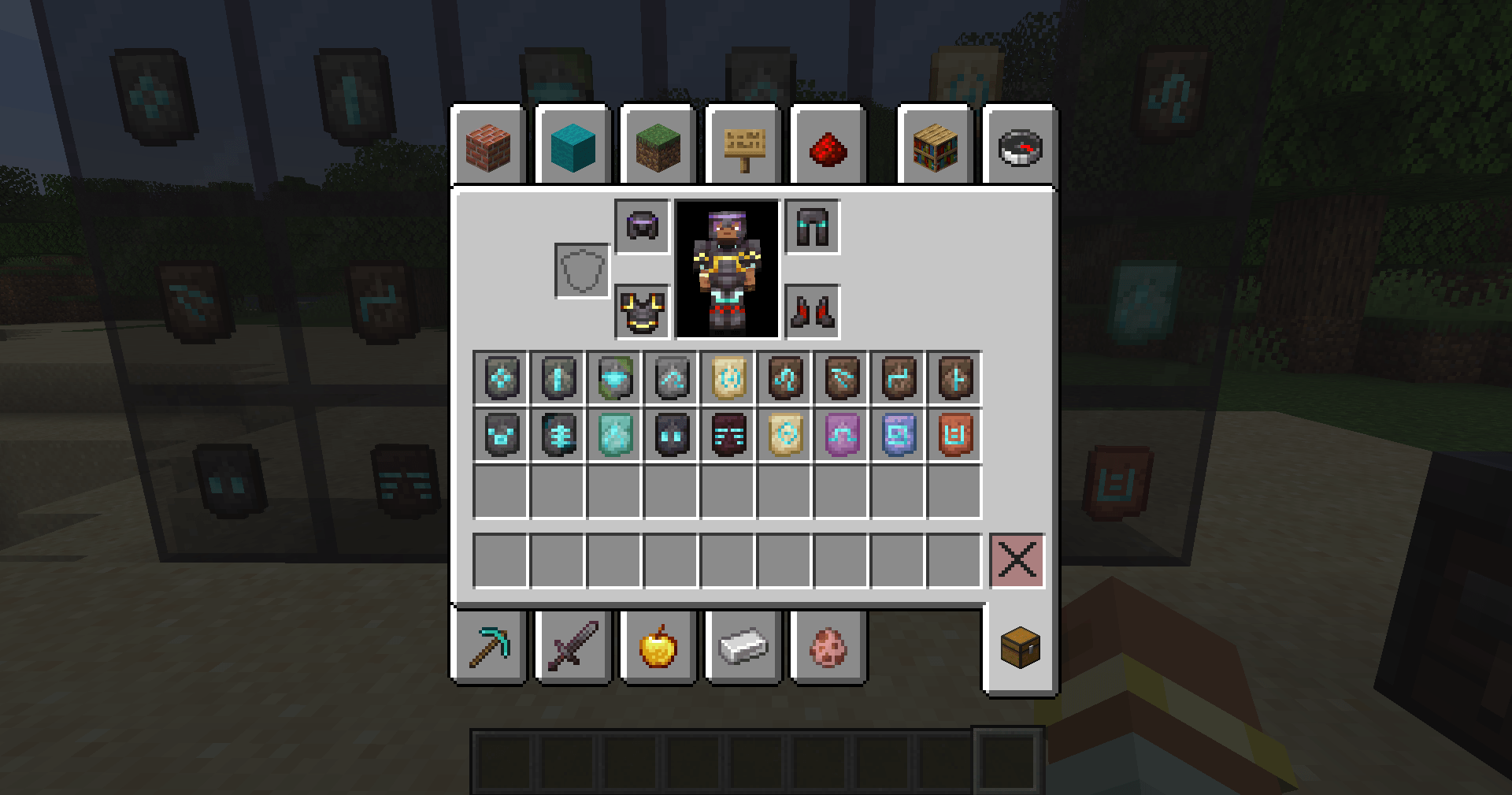1512x795 pixels.
Task: Select the netherite helmet in the helmet slot
Action: pyautogui.click(x=642, y=227)
